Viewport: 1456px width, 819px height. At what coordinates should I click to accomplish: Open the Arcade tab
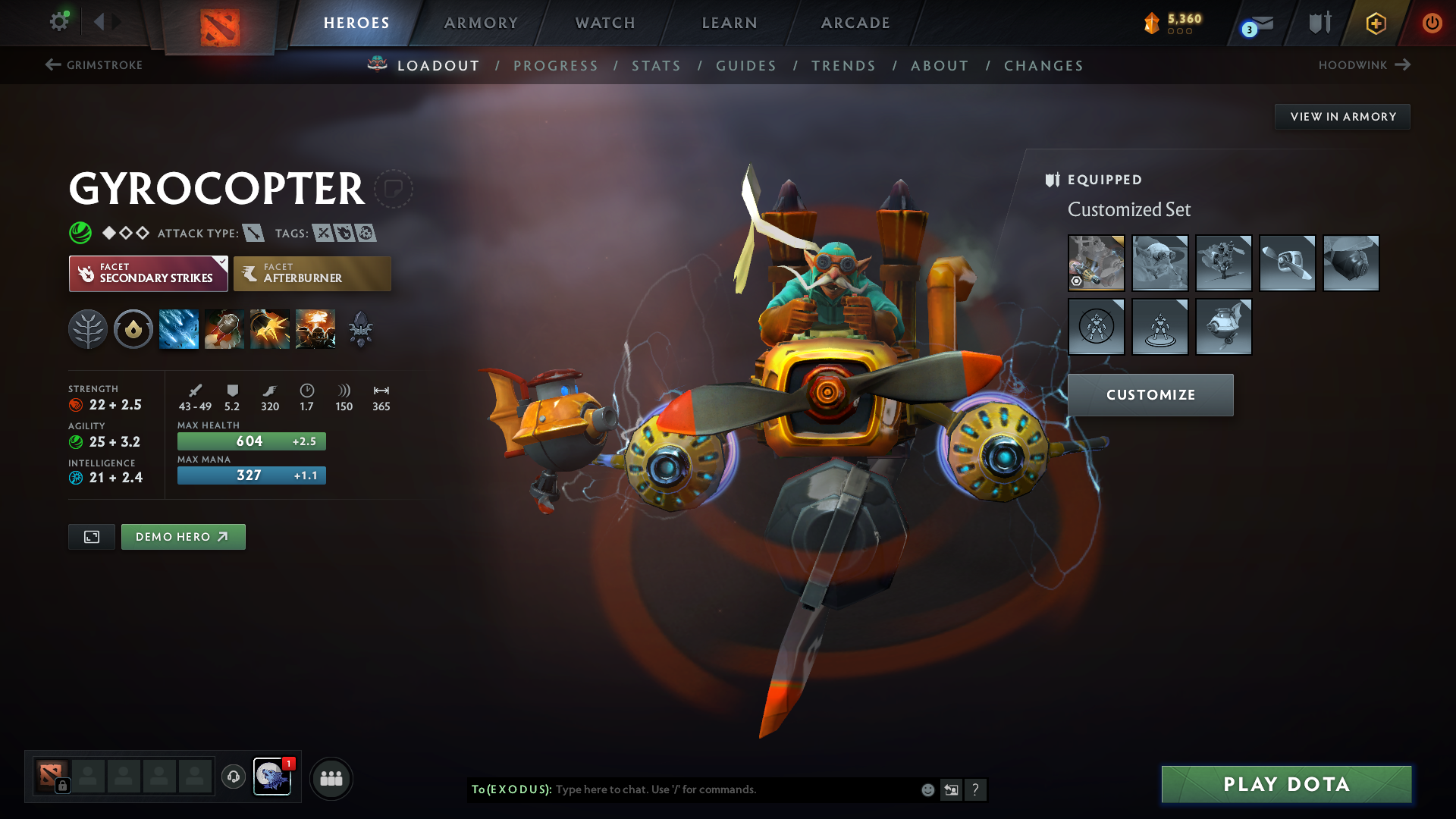coord(855,23)
